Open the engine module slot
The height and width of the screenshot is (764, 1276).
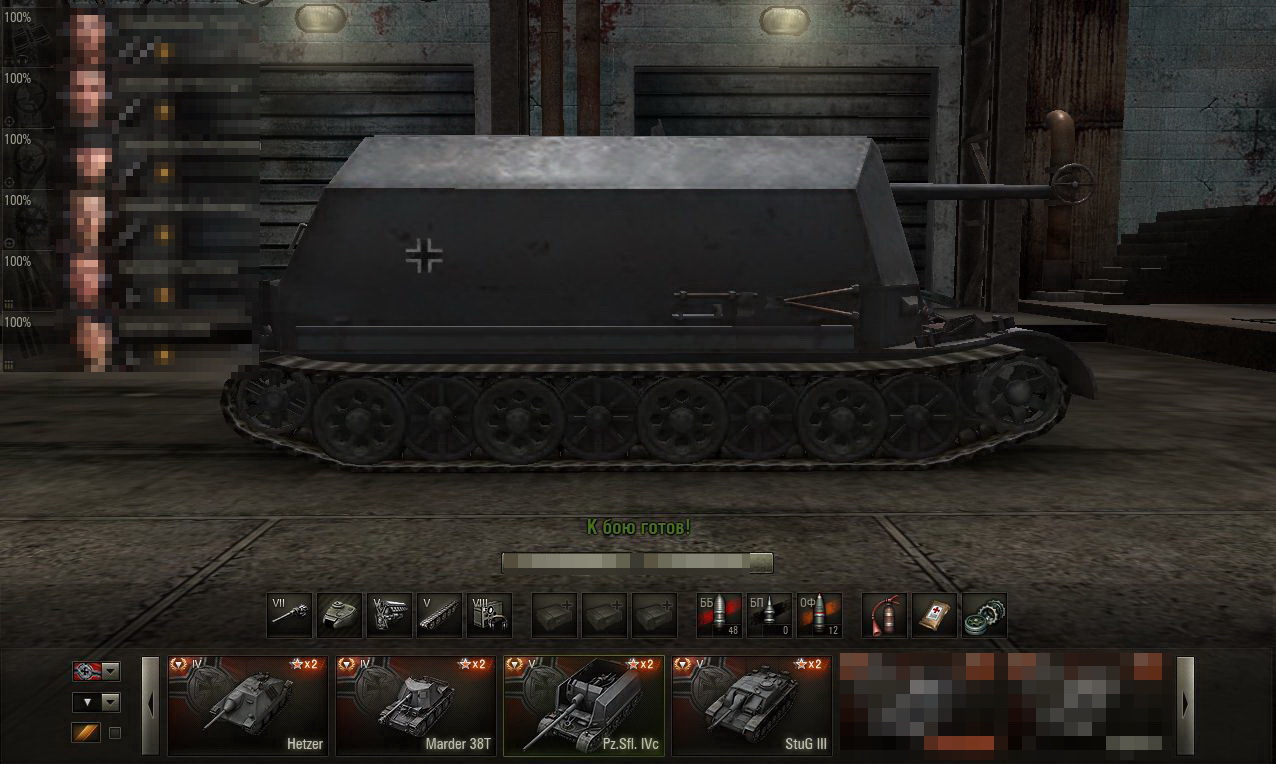(390, 615)
